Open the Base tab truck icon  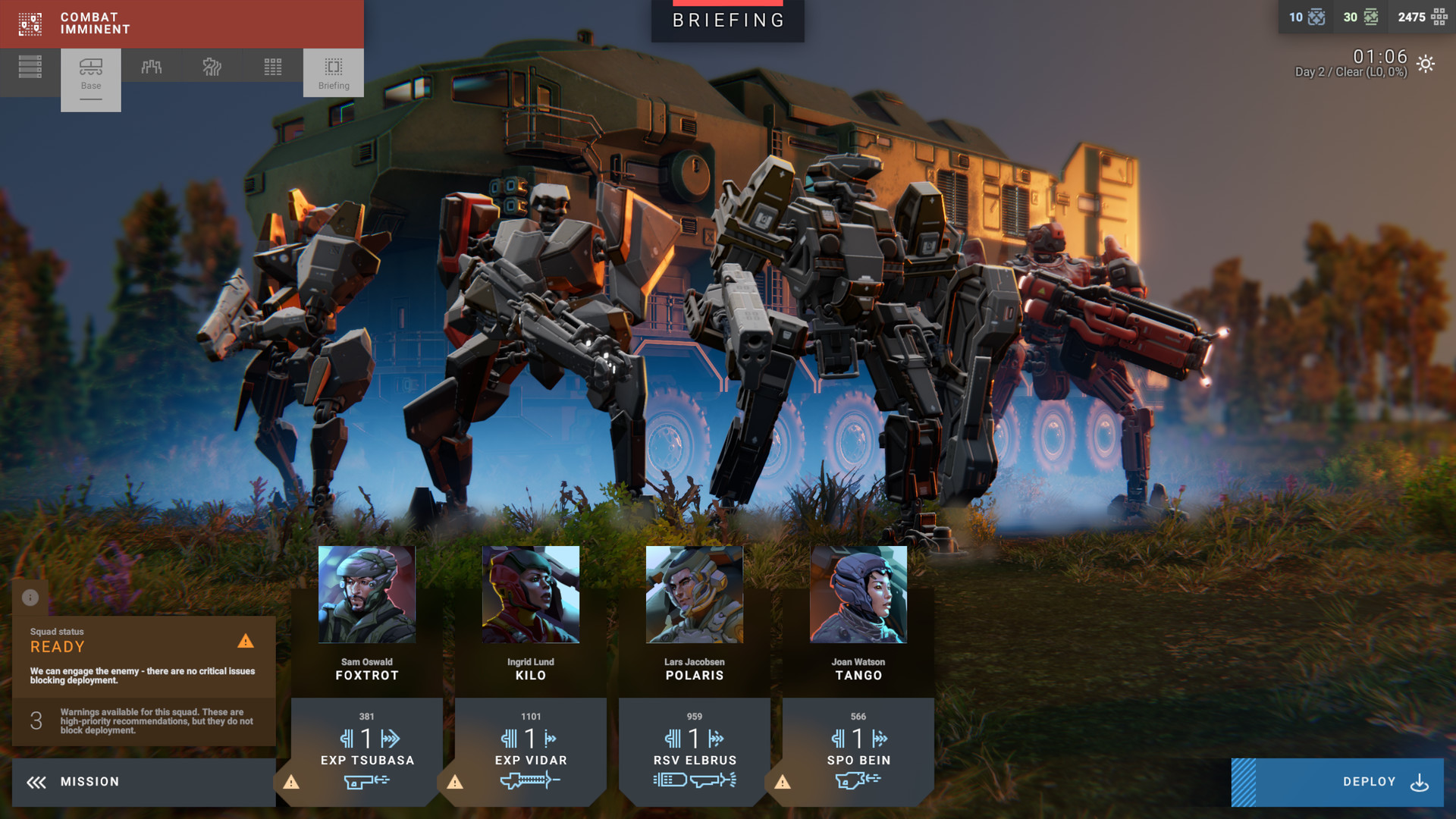click(x=90, y=67)
